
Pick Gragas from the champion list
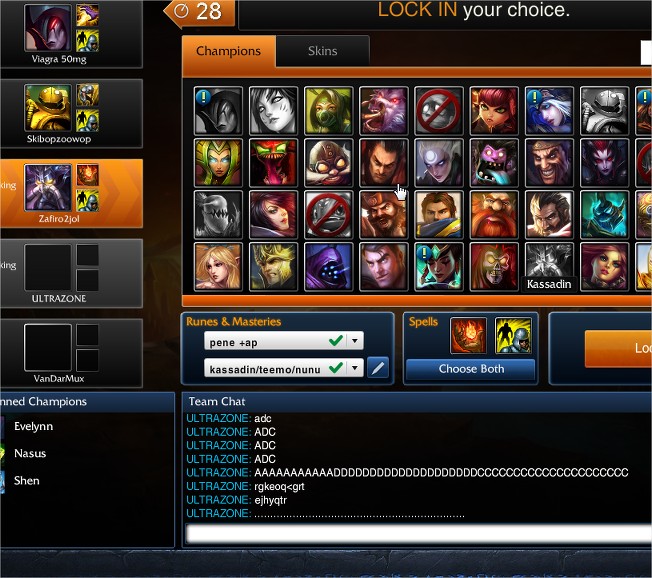tap(494, 215)
